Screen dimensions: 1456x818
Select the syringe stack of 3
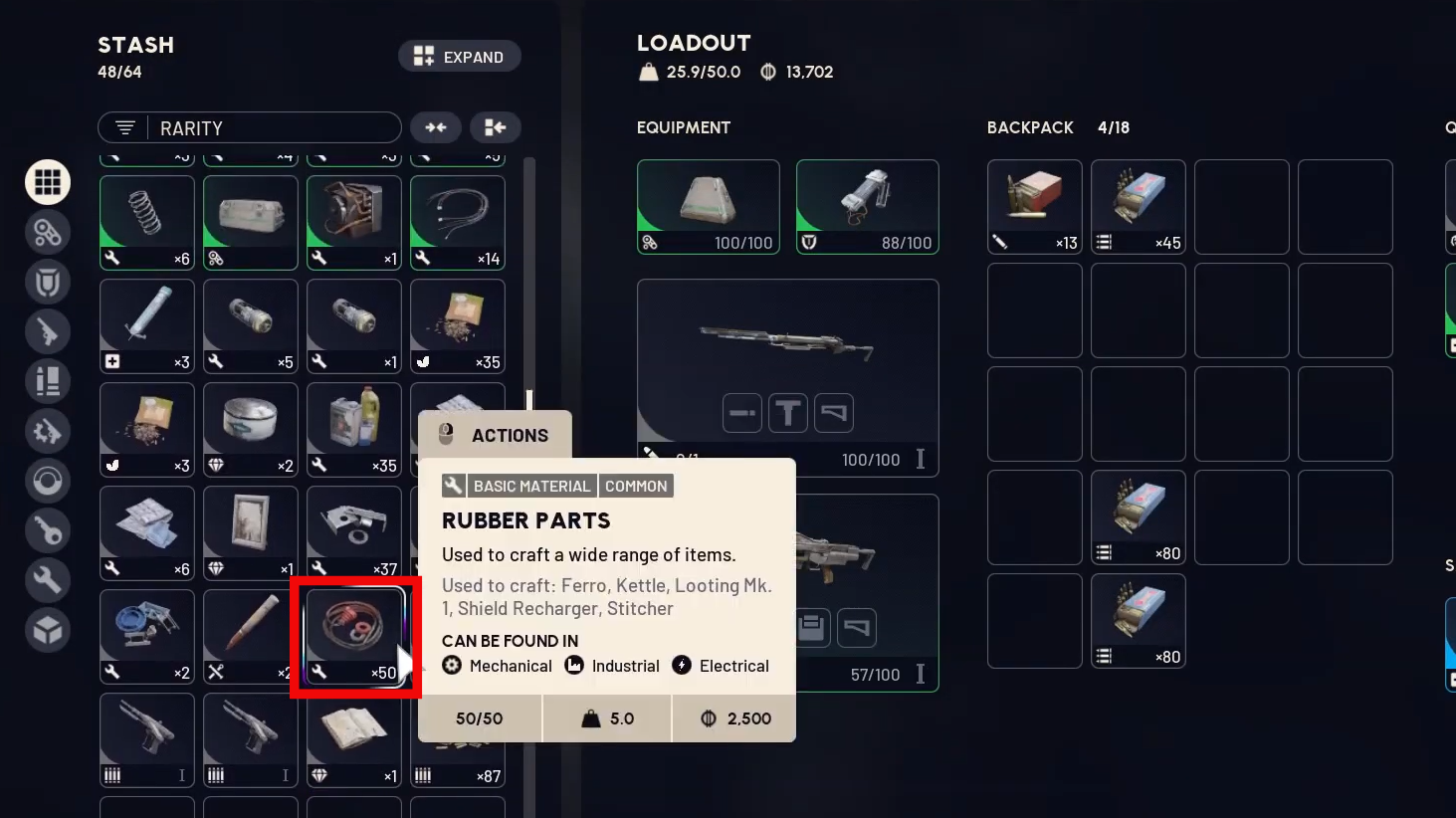147,325
